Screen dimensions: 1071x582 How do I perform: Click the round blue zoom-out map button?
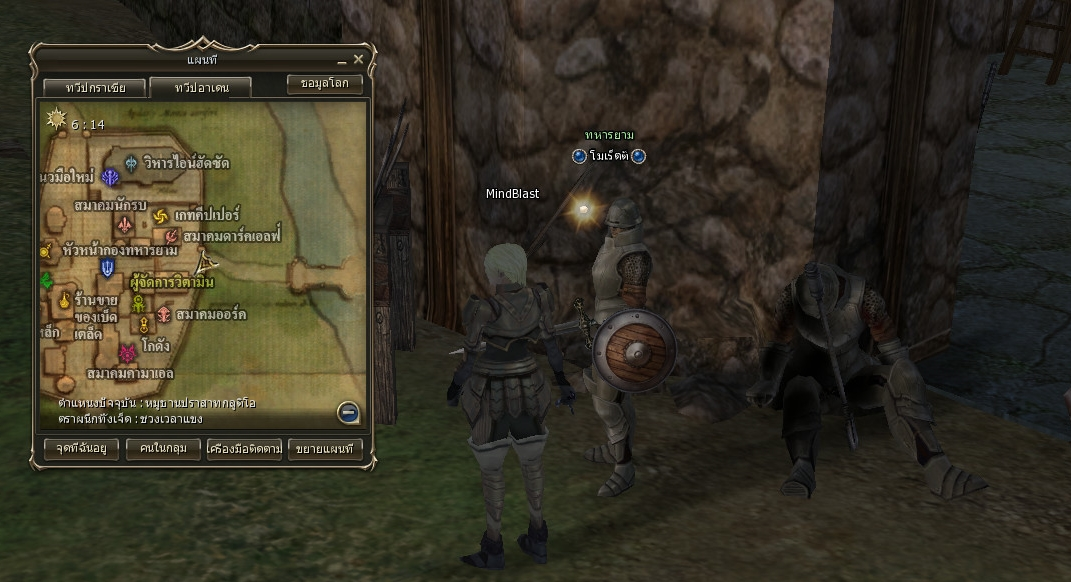348,411
